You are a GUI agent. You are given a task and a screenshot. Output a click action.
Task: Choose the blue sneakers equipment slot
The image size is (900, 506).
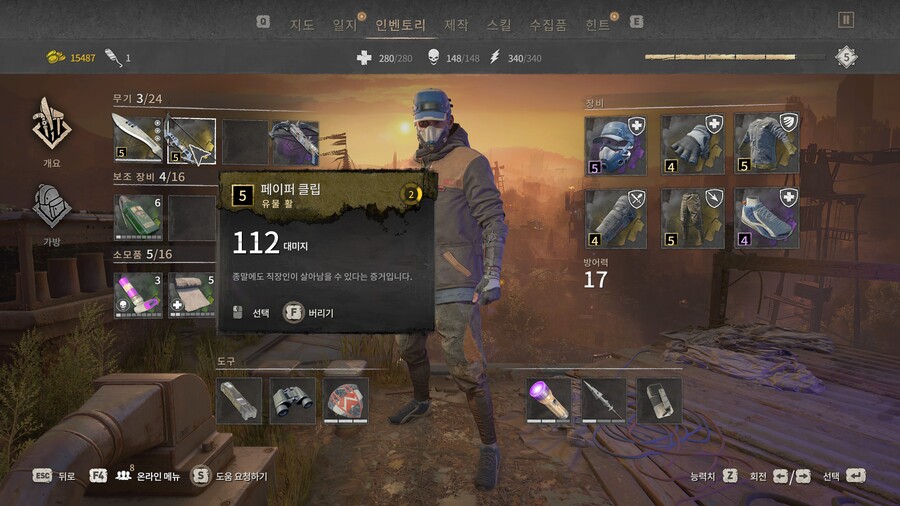[x=765, y=218]
